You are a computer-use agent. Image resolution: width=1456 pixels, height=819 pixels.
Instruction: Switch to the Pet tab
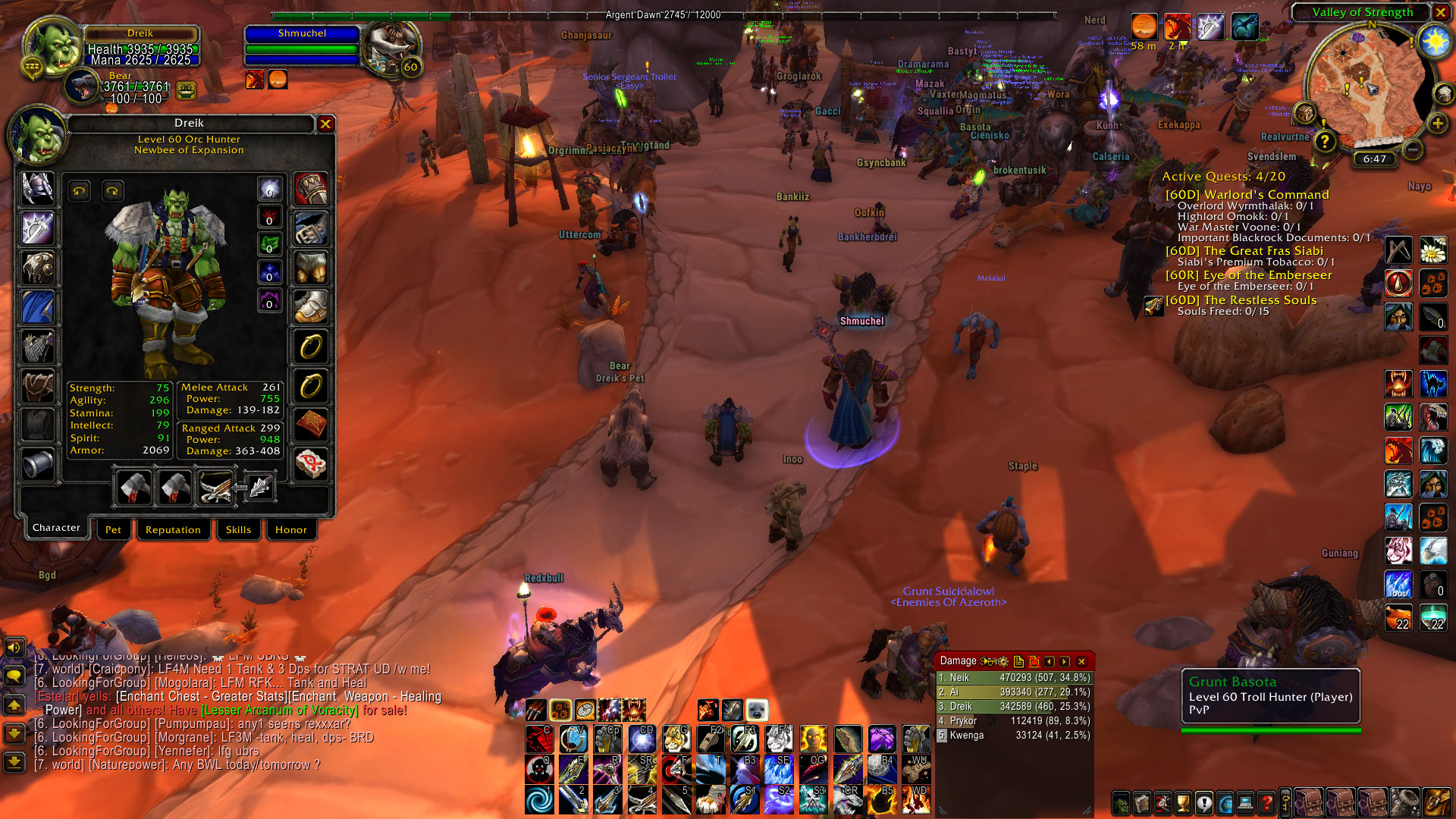click(113, 529)
